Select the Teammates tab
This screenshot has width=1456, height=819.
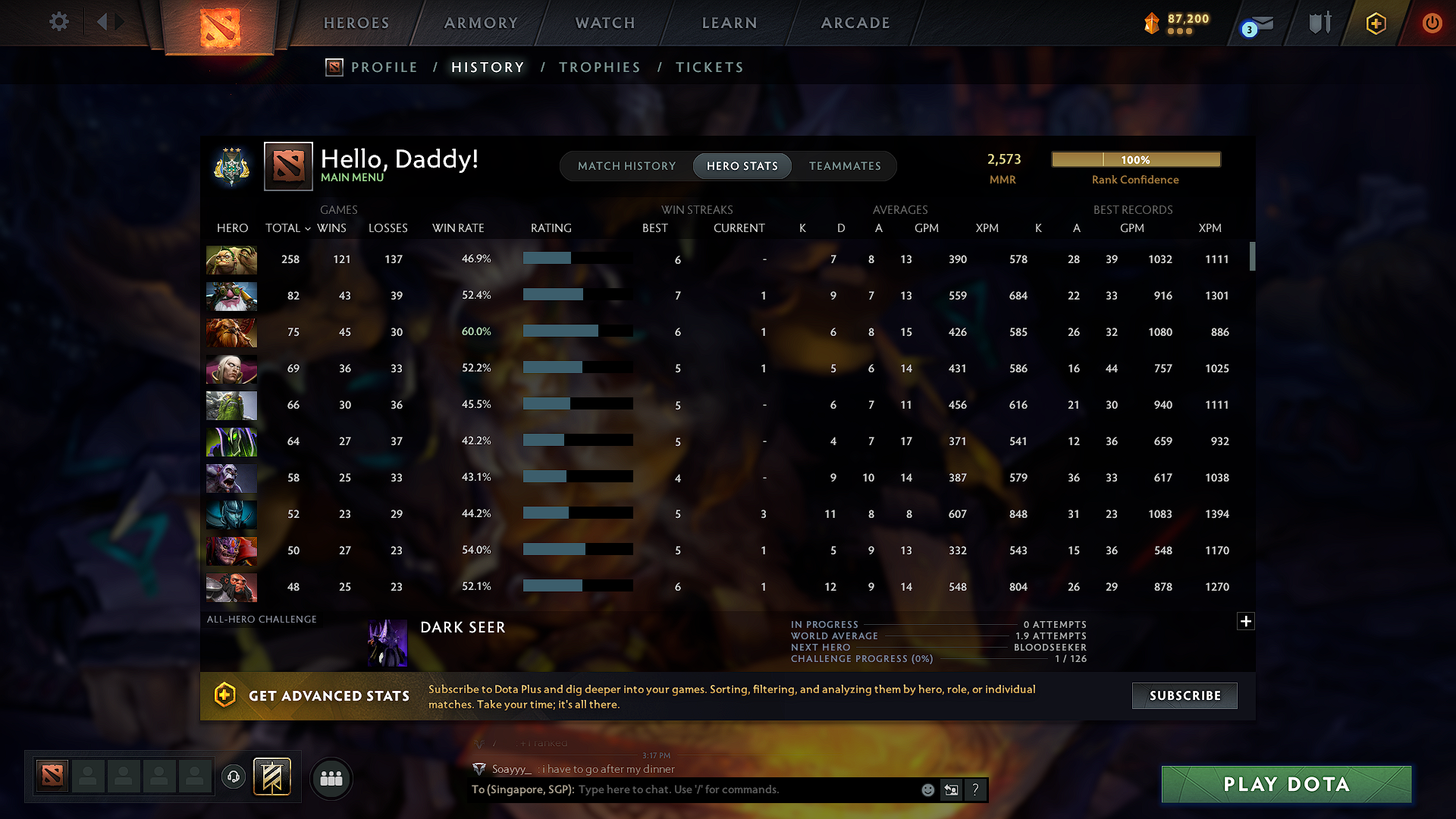(x=845, y=165)
